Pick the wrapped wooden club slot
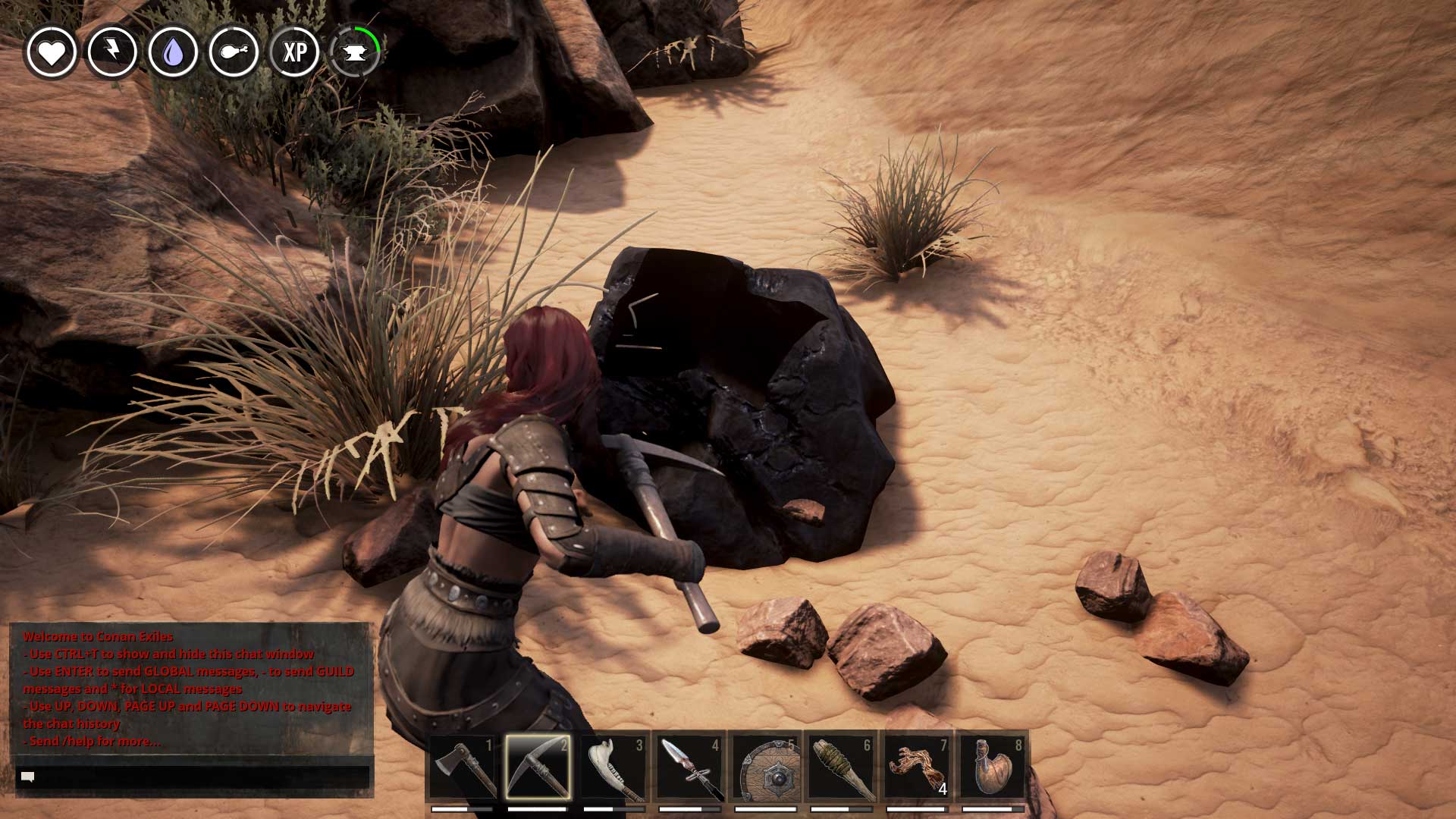Image resolution: width=1456 pixels, height=819 pixels. (841, 767)
